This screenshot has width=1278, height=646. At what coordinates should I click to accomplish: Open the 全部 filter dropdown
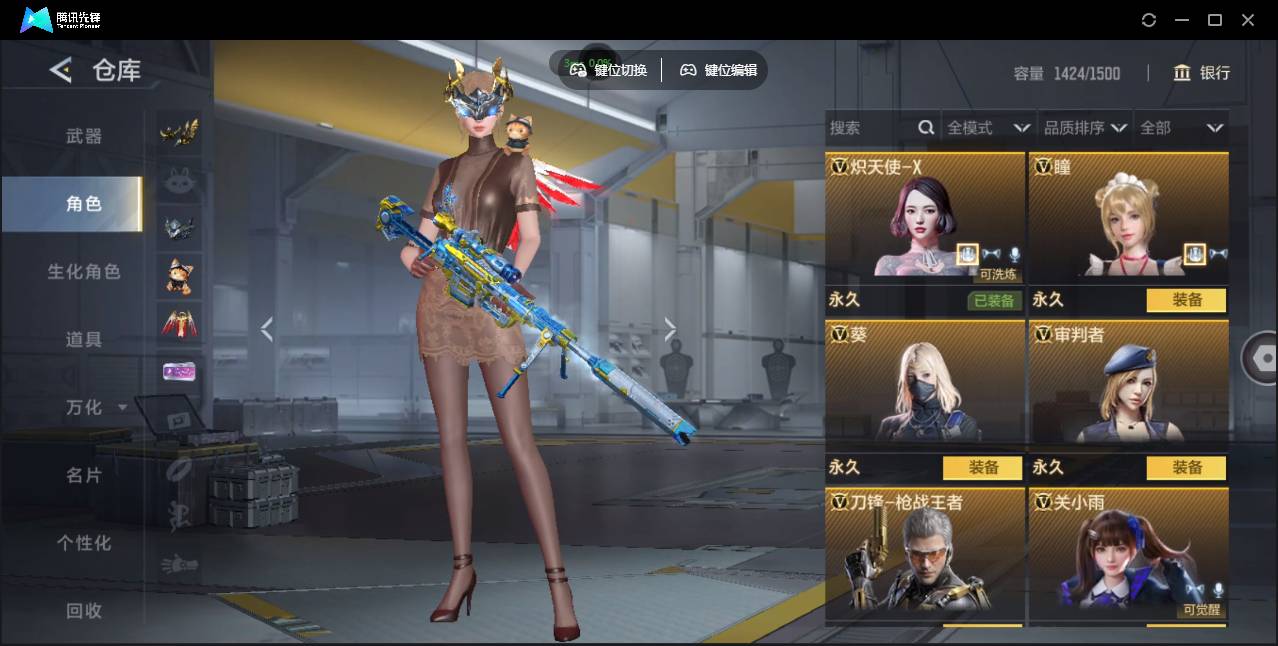[x=1182, y=128]
